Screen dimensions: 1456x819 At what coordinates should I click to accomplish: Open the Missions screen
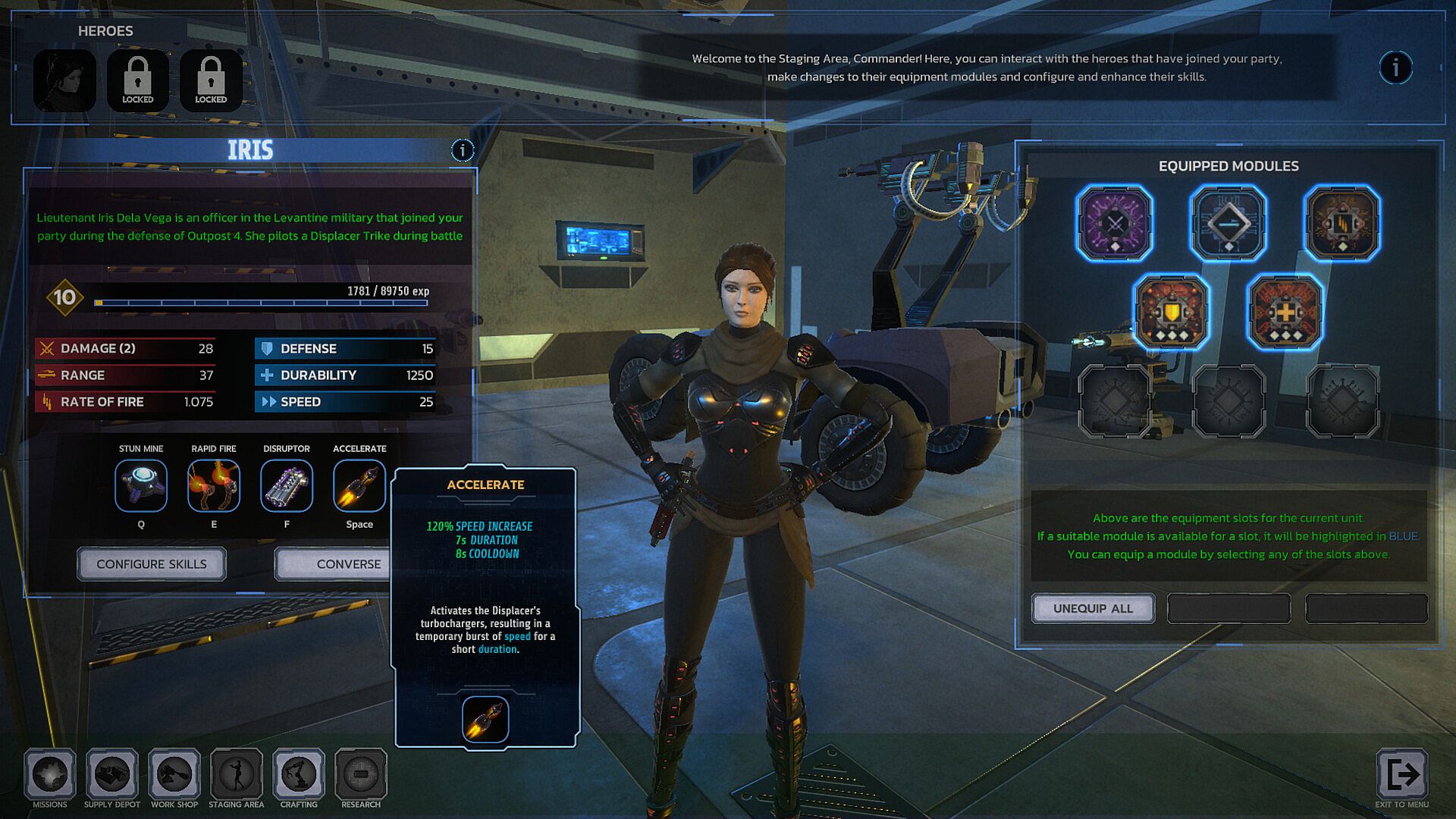(50, 775)
